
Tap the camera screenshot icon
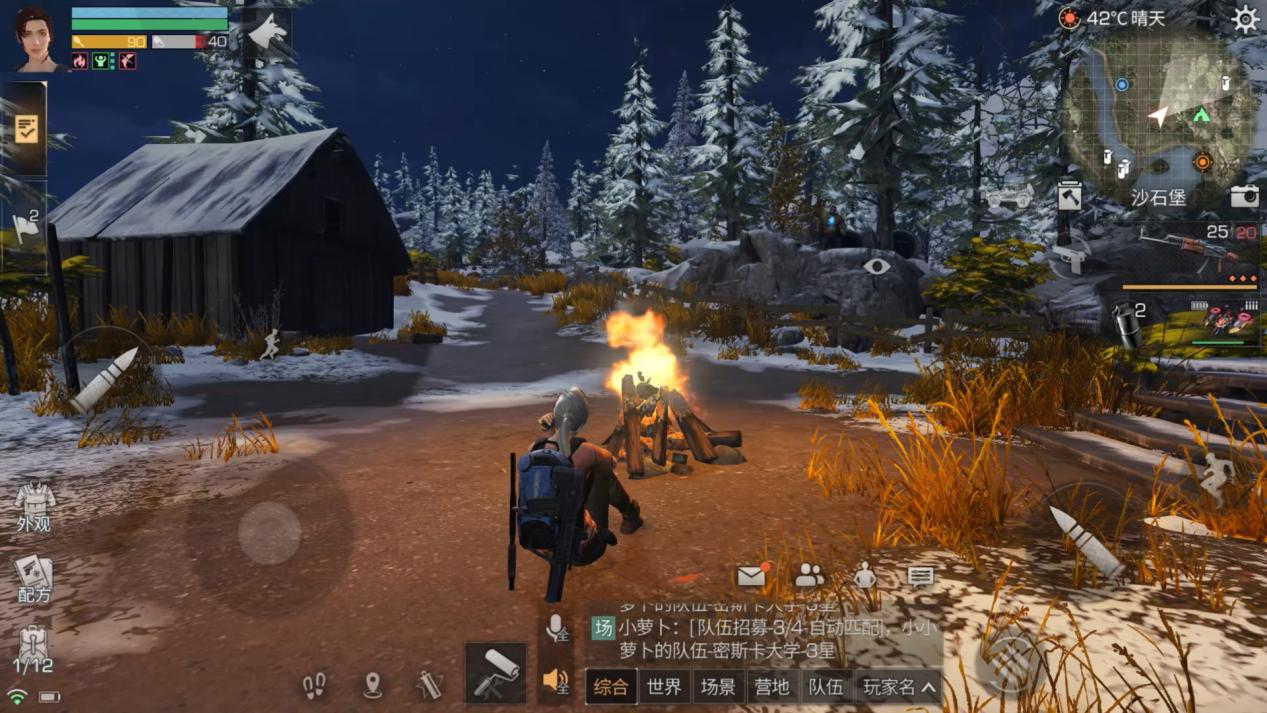[x=1244, y=197]
